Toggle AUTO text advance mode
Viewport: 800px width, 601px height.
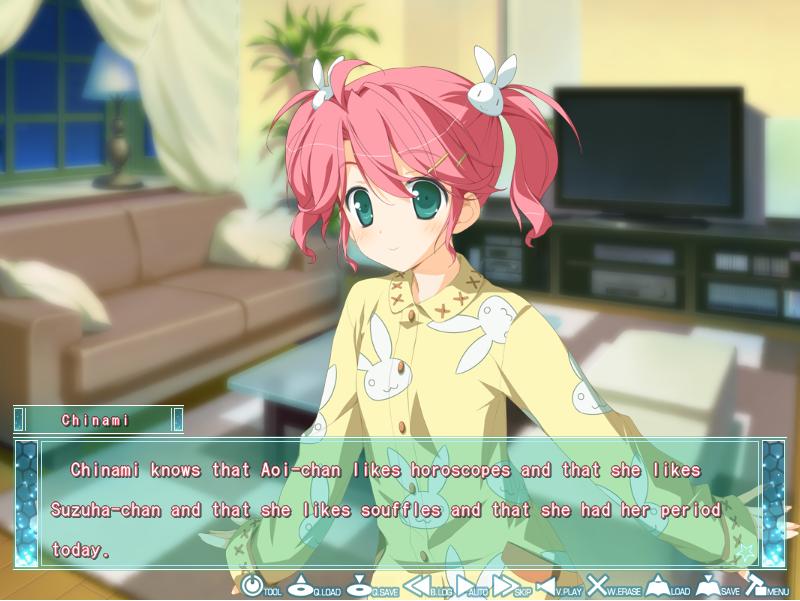pos(468,586)
